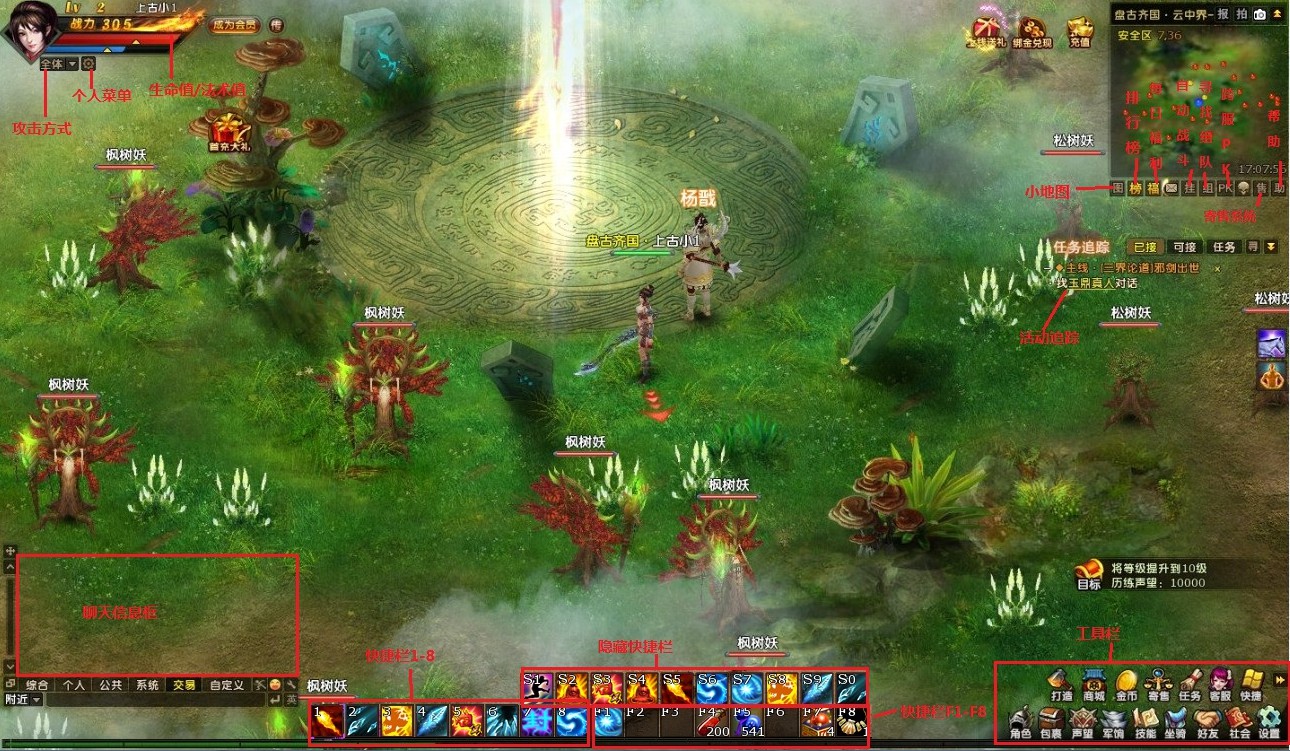Viewport: 1290px width, 751px height.
Task: Open the 技能 skills scroll icon
Action: click(x=1145, y=721)
